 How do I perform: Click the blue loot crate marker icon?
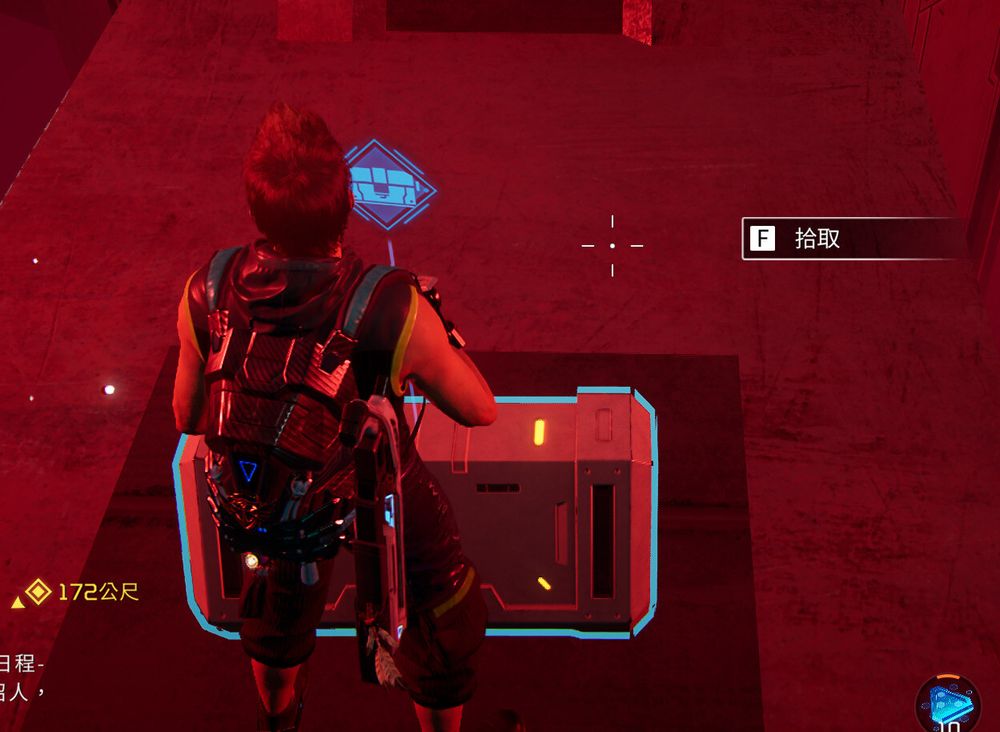click(x=388, y=186)
